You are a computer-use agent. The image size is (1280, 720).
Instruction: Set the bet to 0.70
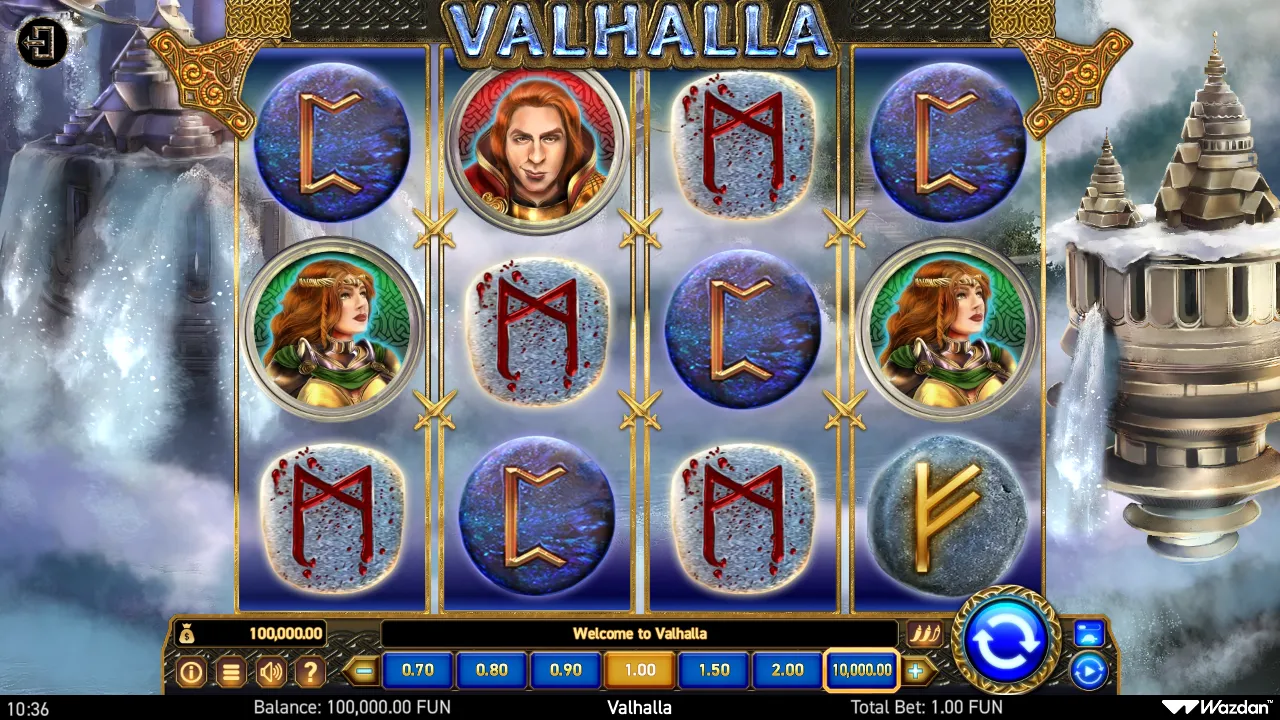pos(418,670)
